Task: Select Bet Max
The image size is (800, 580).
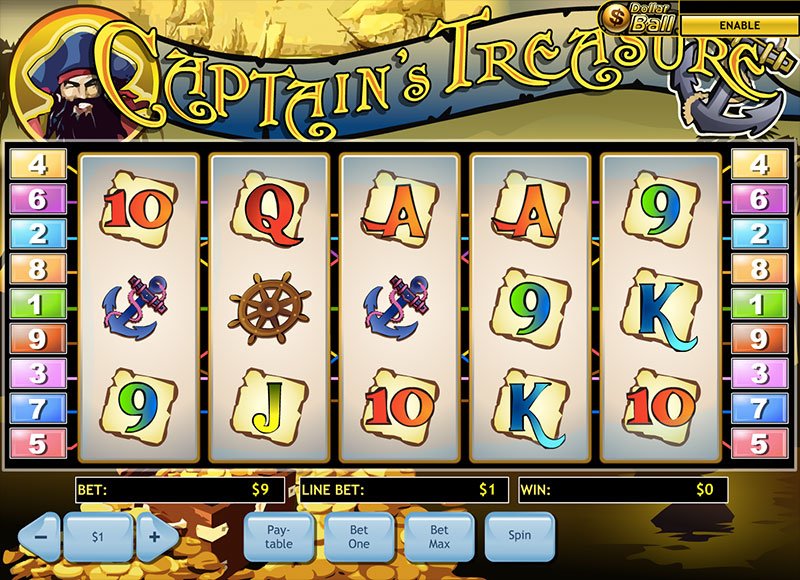Action: [439, 536]
